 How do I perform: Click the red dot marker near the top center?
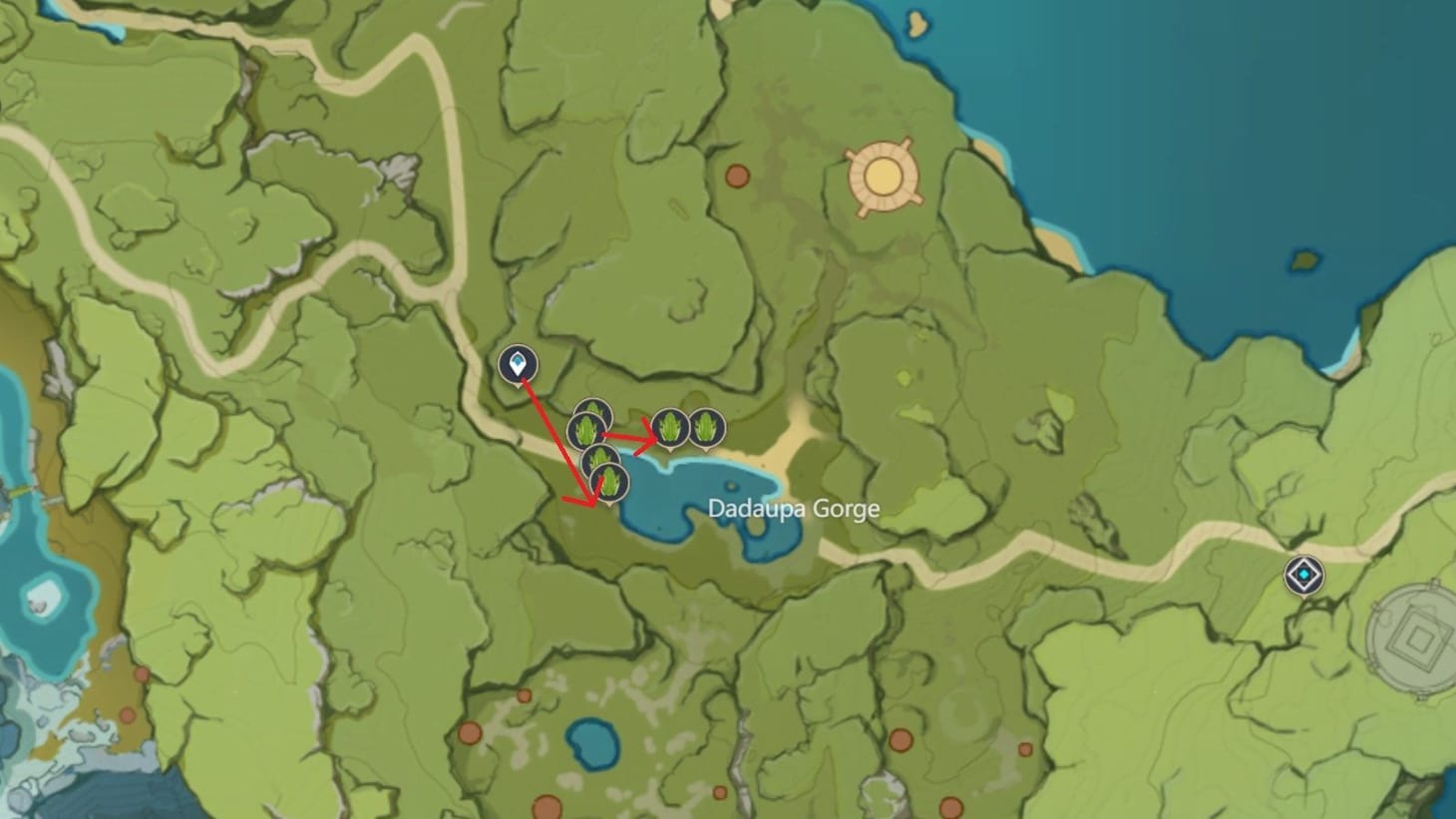pyautogui.click(x=736, y=175)
